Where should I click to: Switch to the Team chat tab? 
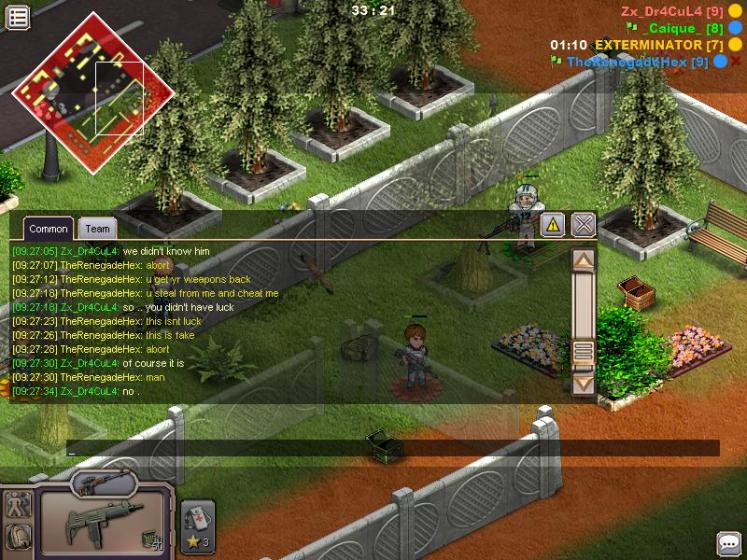[x=97, y=229]
